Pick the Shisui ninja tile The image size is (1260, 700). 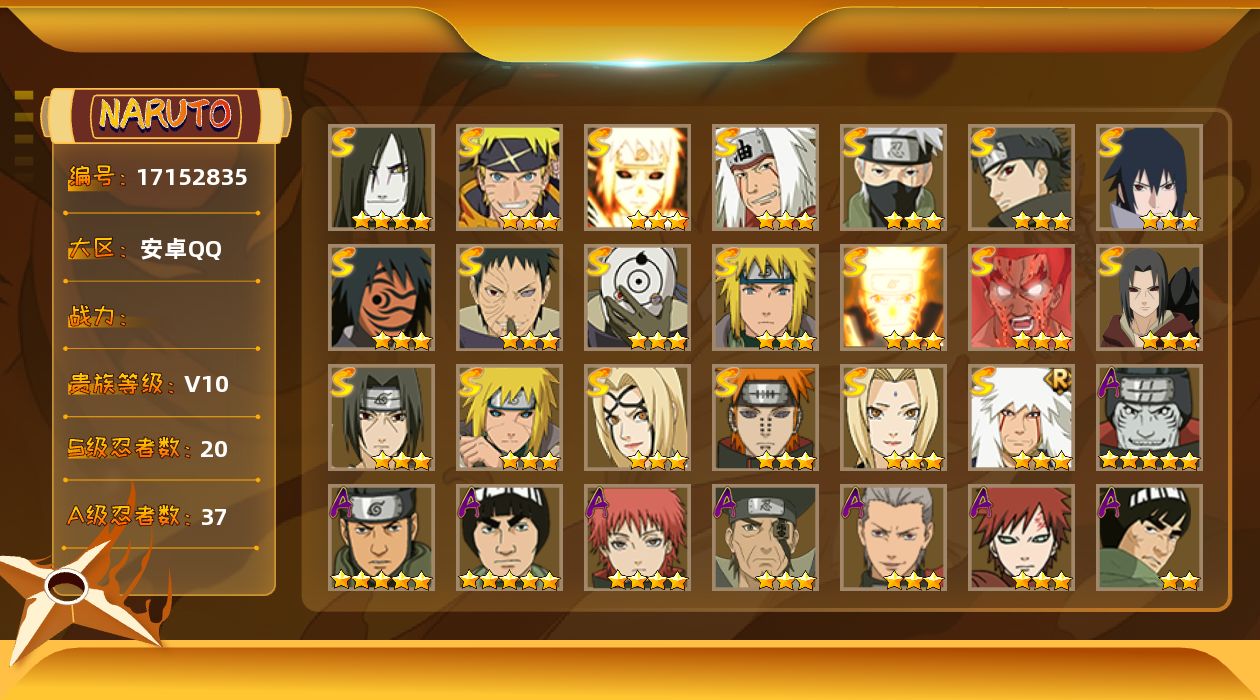[1021, 177]
